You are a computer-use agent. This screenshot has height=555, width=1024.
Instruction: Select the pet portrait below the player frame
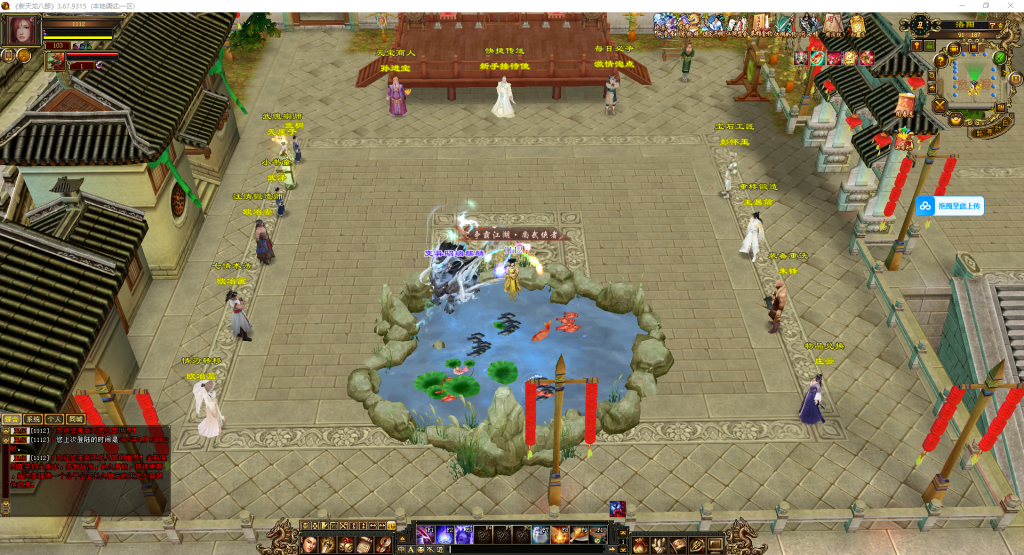point(54,61)
